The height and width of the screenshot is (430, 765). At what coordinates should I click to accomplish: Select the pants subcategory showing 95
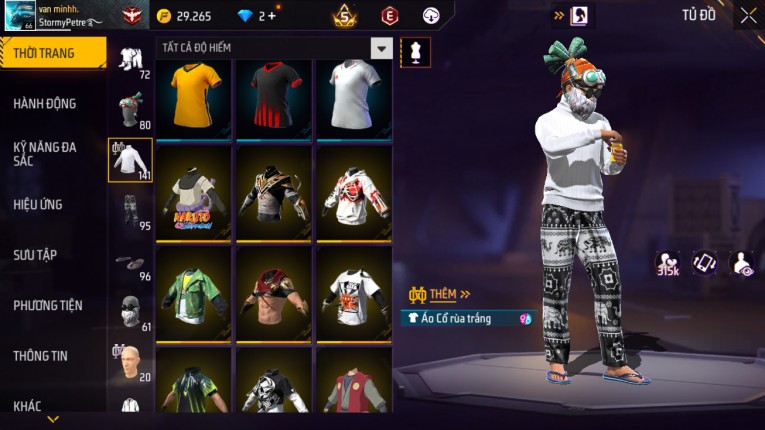tap(131, 211)
